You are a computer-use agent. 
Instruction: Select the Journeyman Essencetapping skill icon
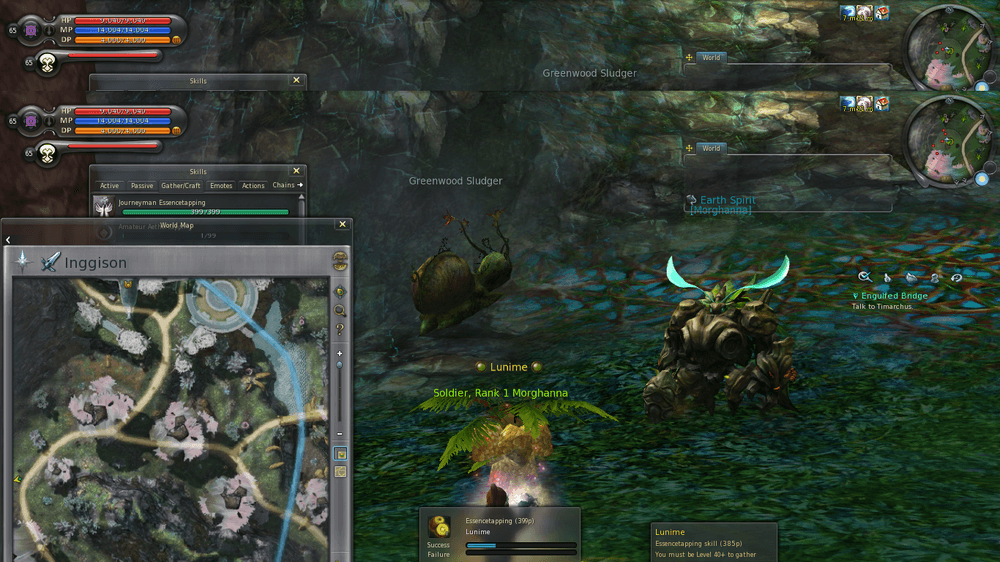tap(102, 205)
